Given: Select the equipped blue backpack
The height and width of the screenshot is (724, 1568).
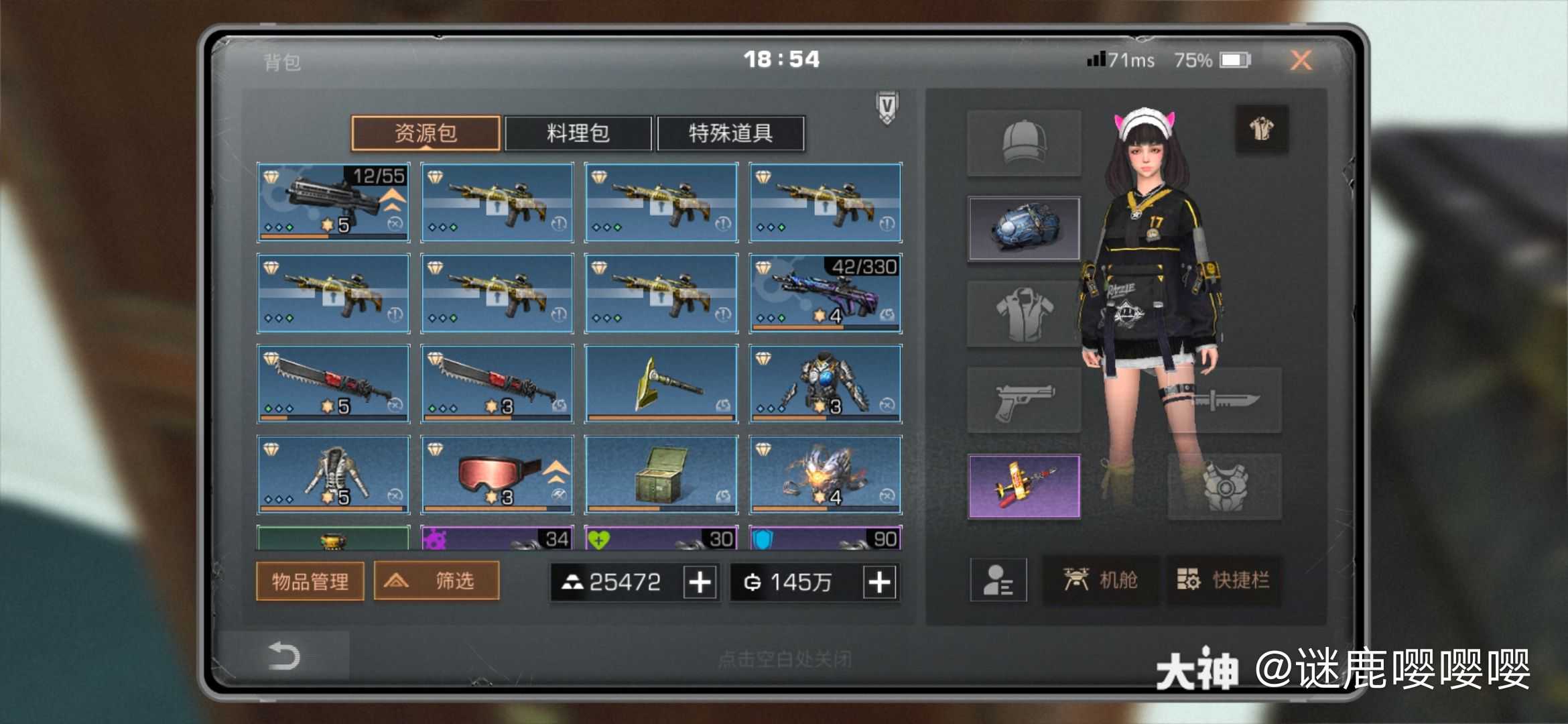Looking at the screenshot, I should coord(1025,228).
